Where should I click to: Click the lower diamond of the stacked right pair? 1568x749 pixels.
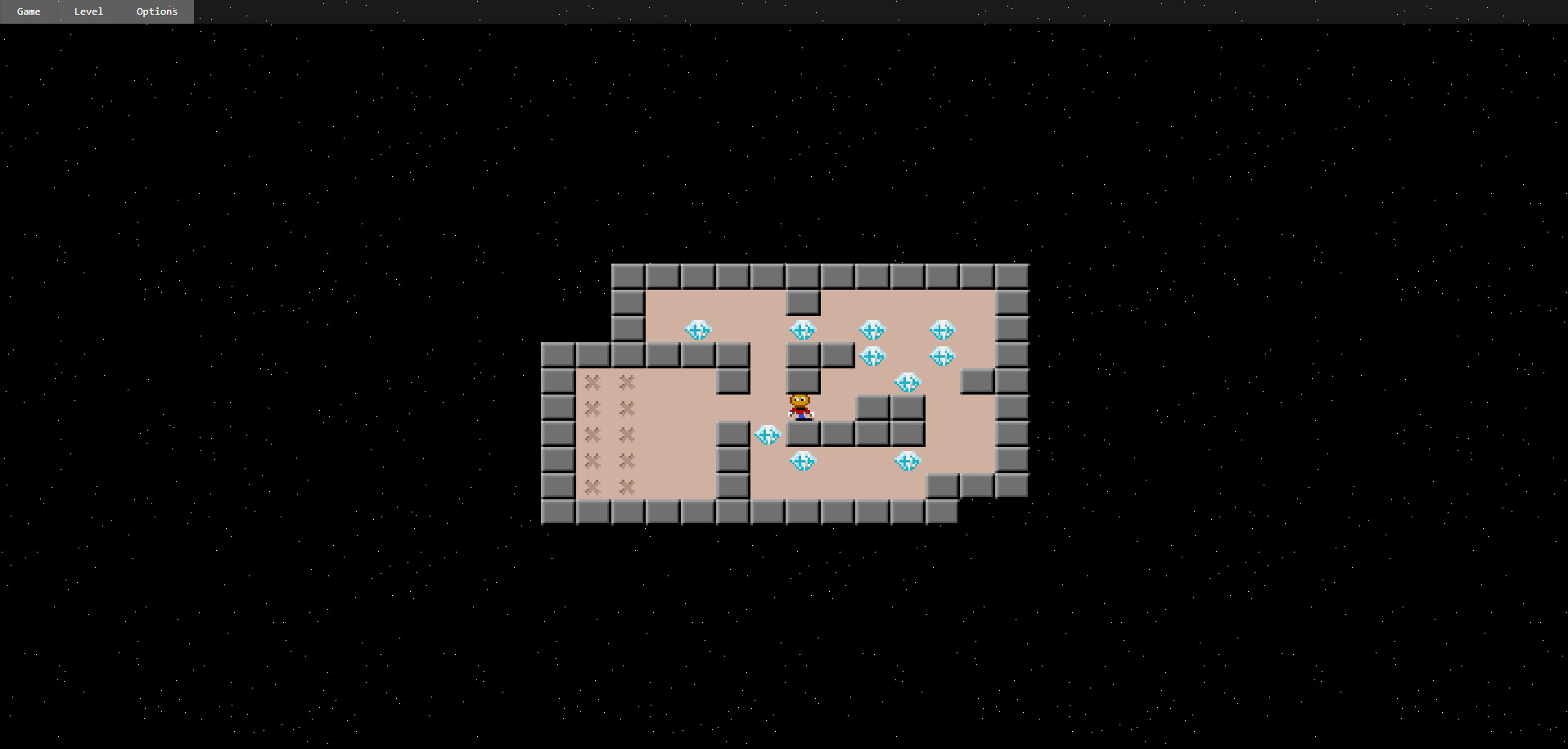pos(873,356)
